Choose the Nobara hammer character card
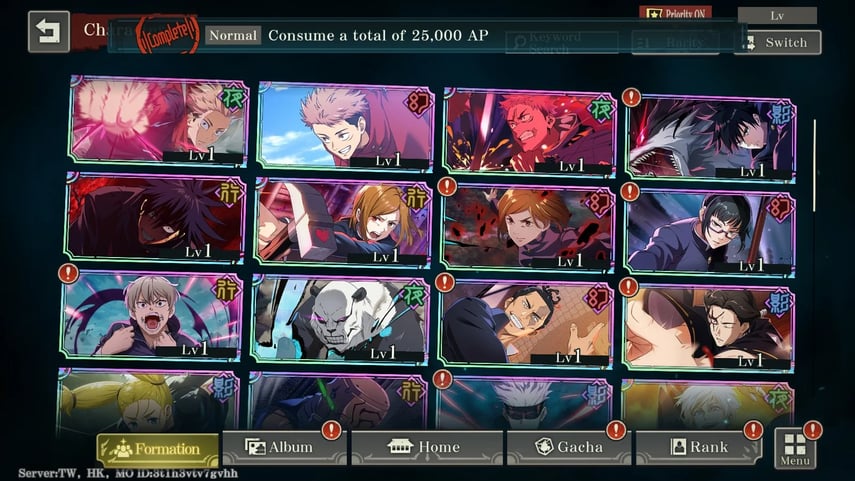Screen dimensions: 855x481 click(343, 222)
